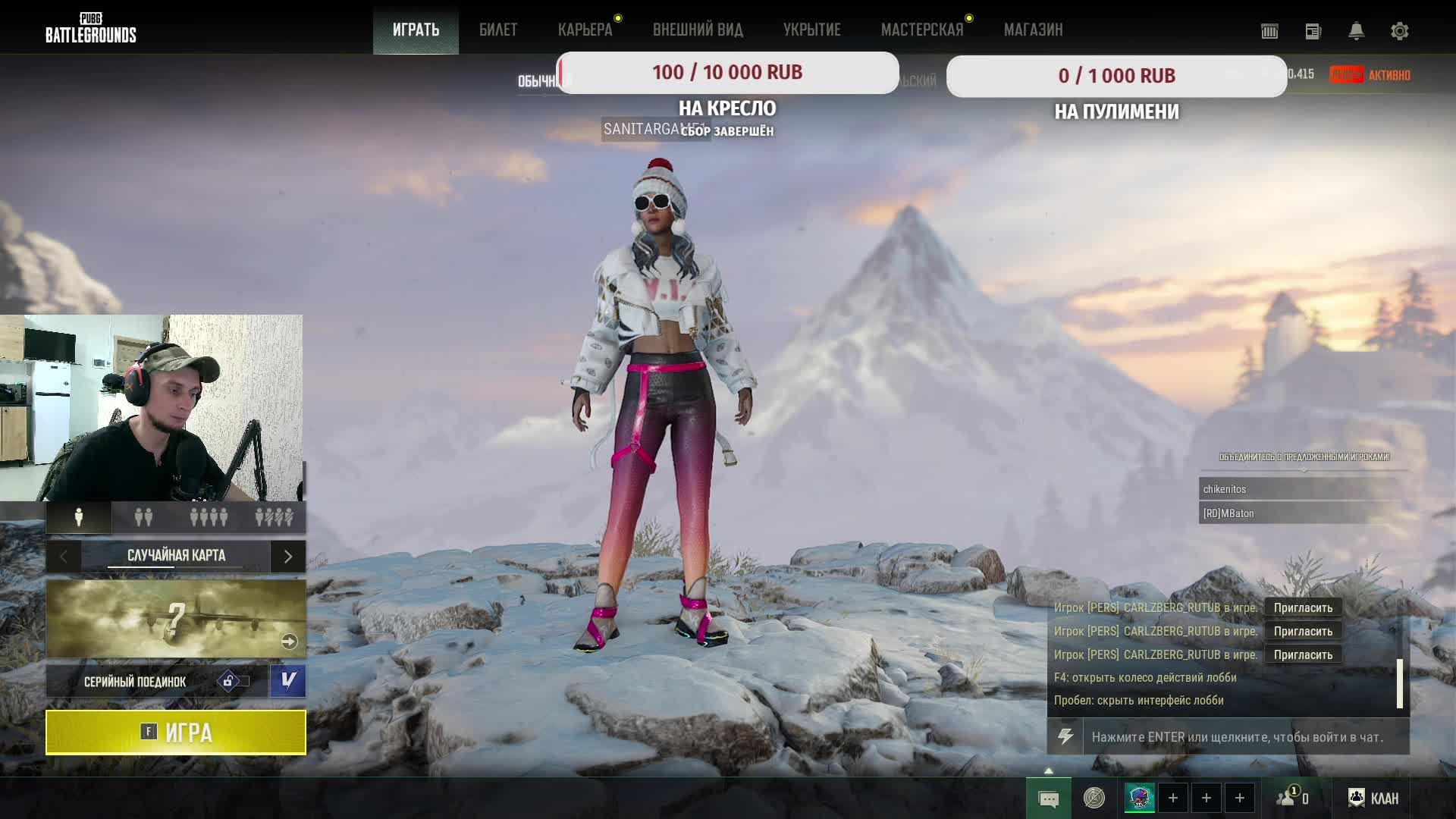Choose the duo team size option

point(143,517)
